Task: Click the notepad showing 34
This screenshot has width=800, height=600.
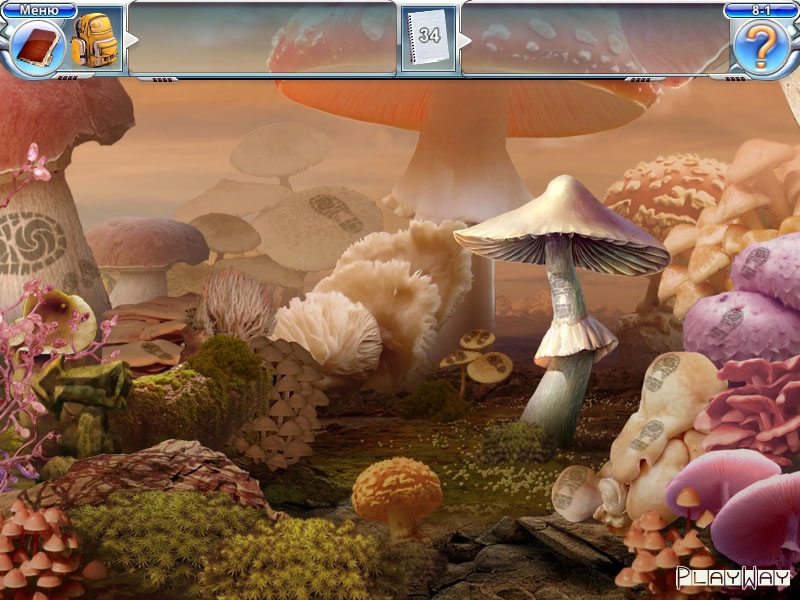Action: pyautogui.click(x=429, y=38)
